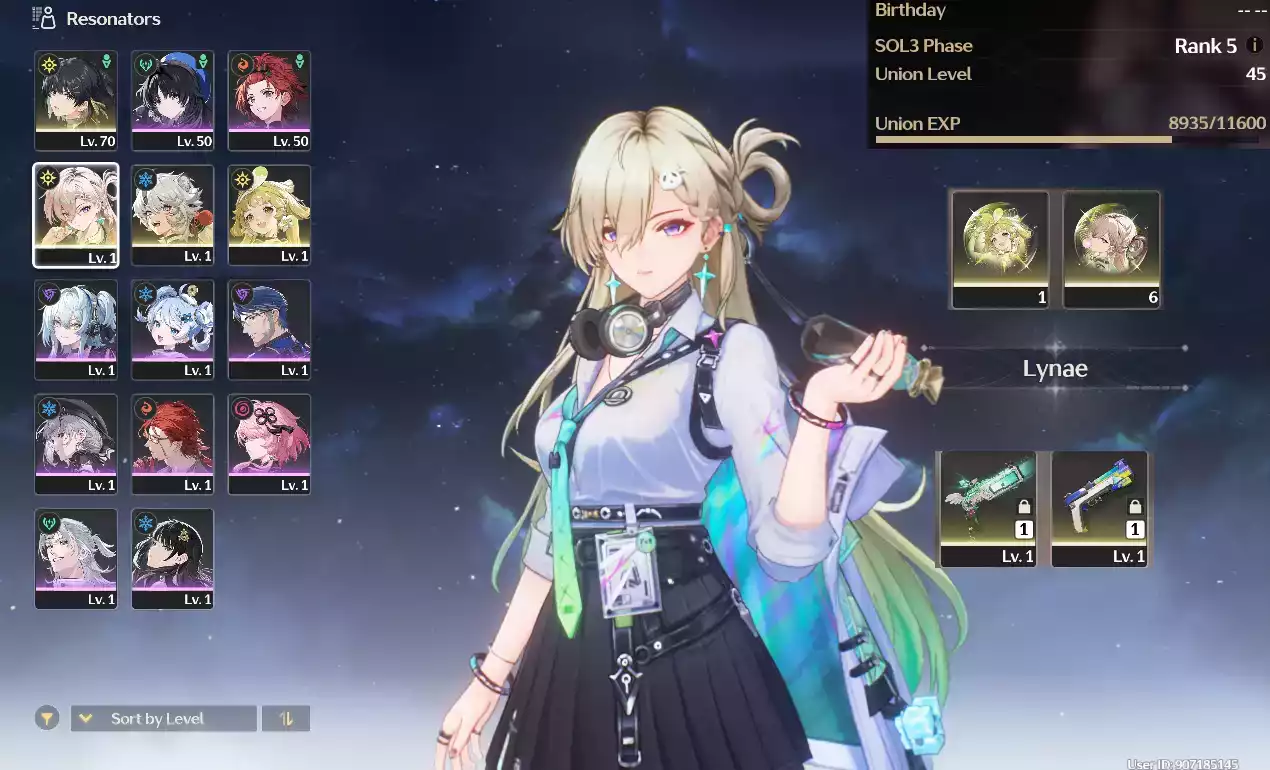1270x770 pixels.
Task: Open the Lynae waveband item with count 6
Action: click(x=1111, y=249)
